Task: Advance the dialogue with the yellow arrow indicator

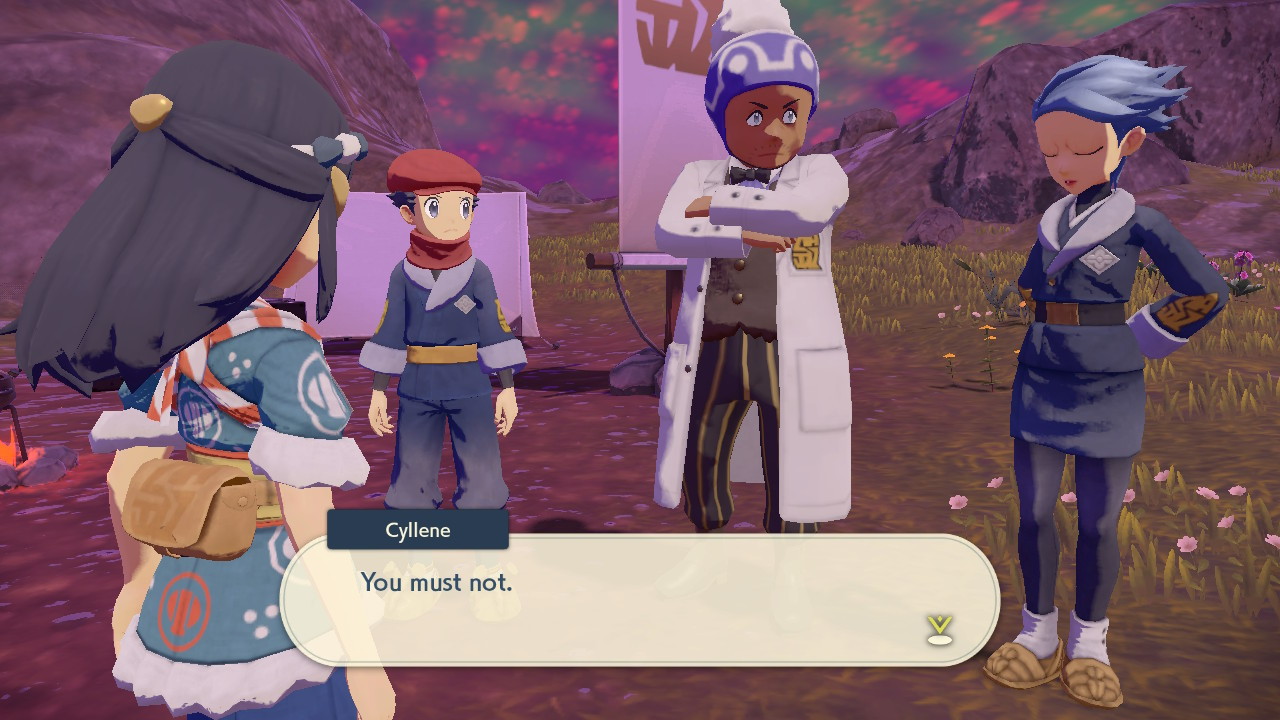Action: pos(939,628)
